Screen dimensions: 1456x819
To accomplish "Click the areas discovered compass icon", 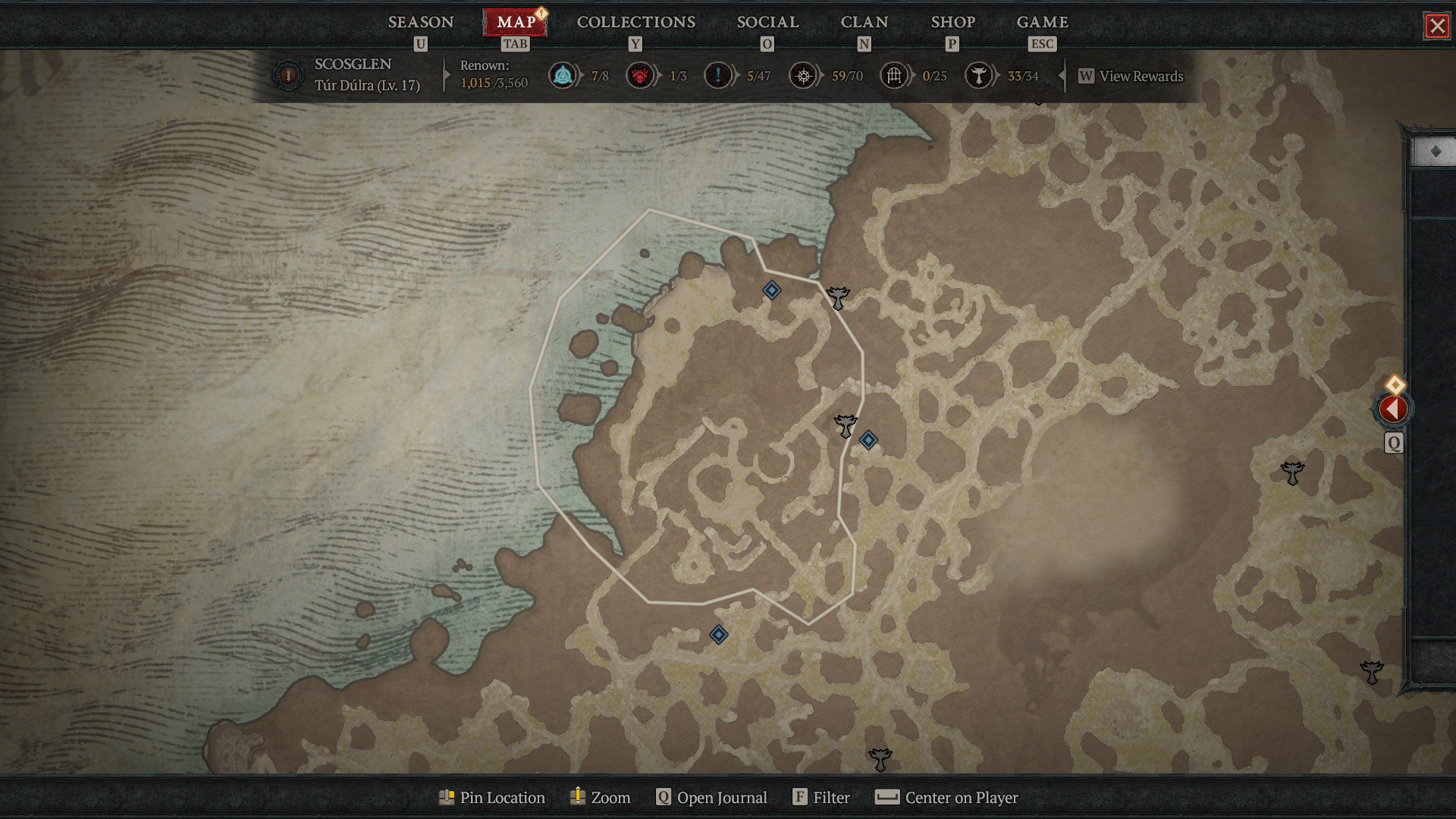I will 802,76.
